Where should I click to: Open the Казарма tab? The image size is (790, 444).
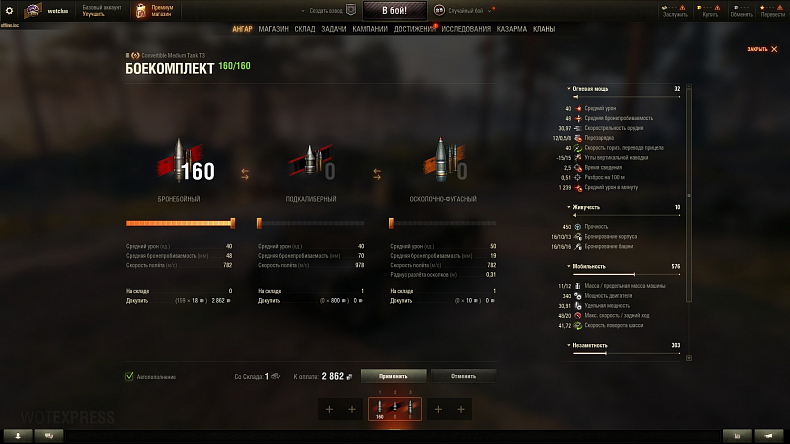[x=512, y=29]
